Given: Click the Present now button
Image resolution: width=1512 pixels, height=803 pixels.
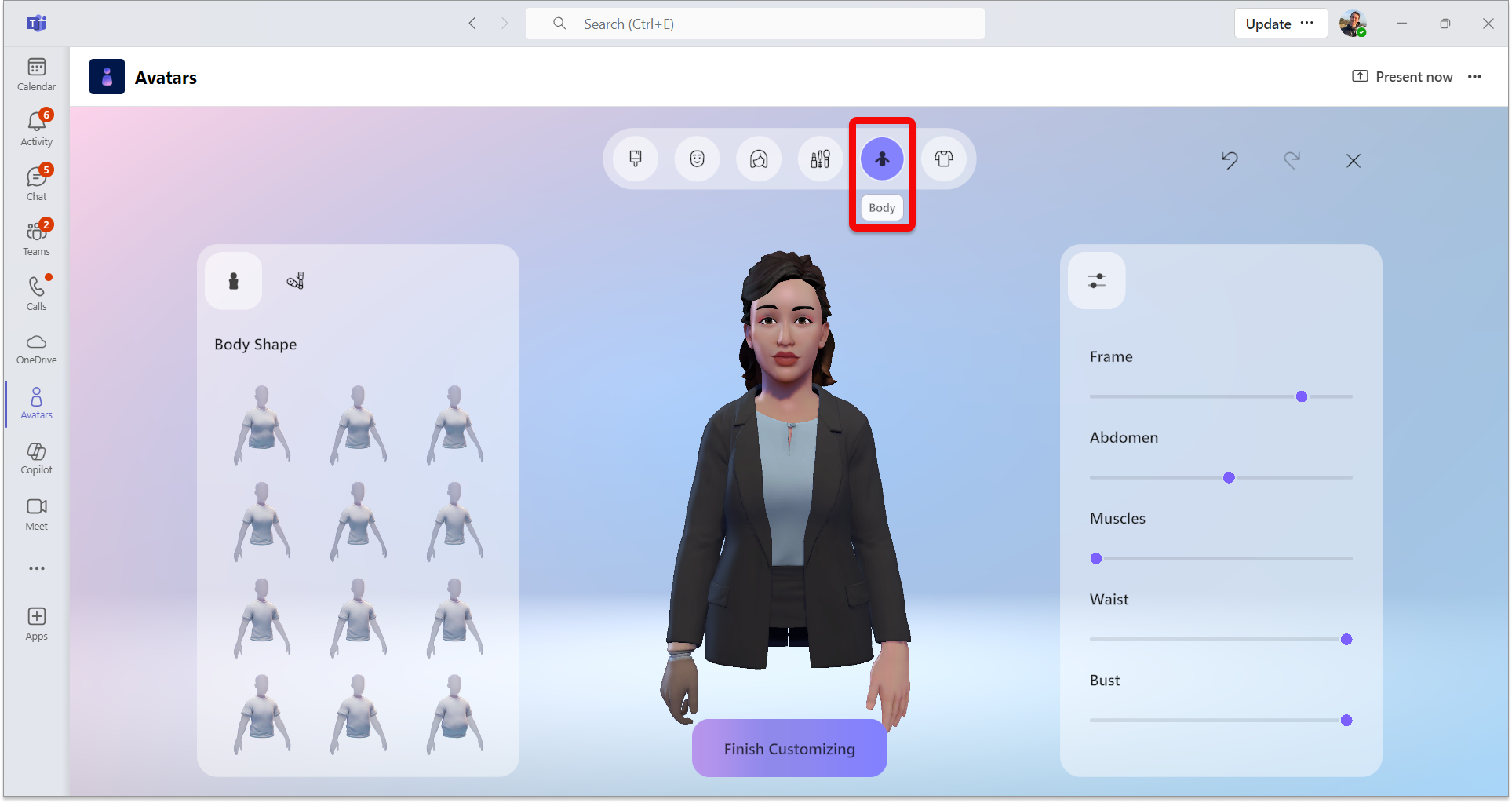Looking at the screenshot, I should tap(1402, 76).
